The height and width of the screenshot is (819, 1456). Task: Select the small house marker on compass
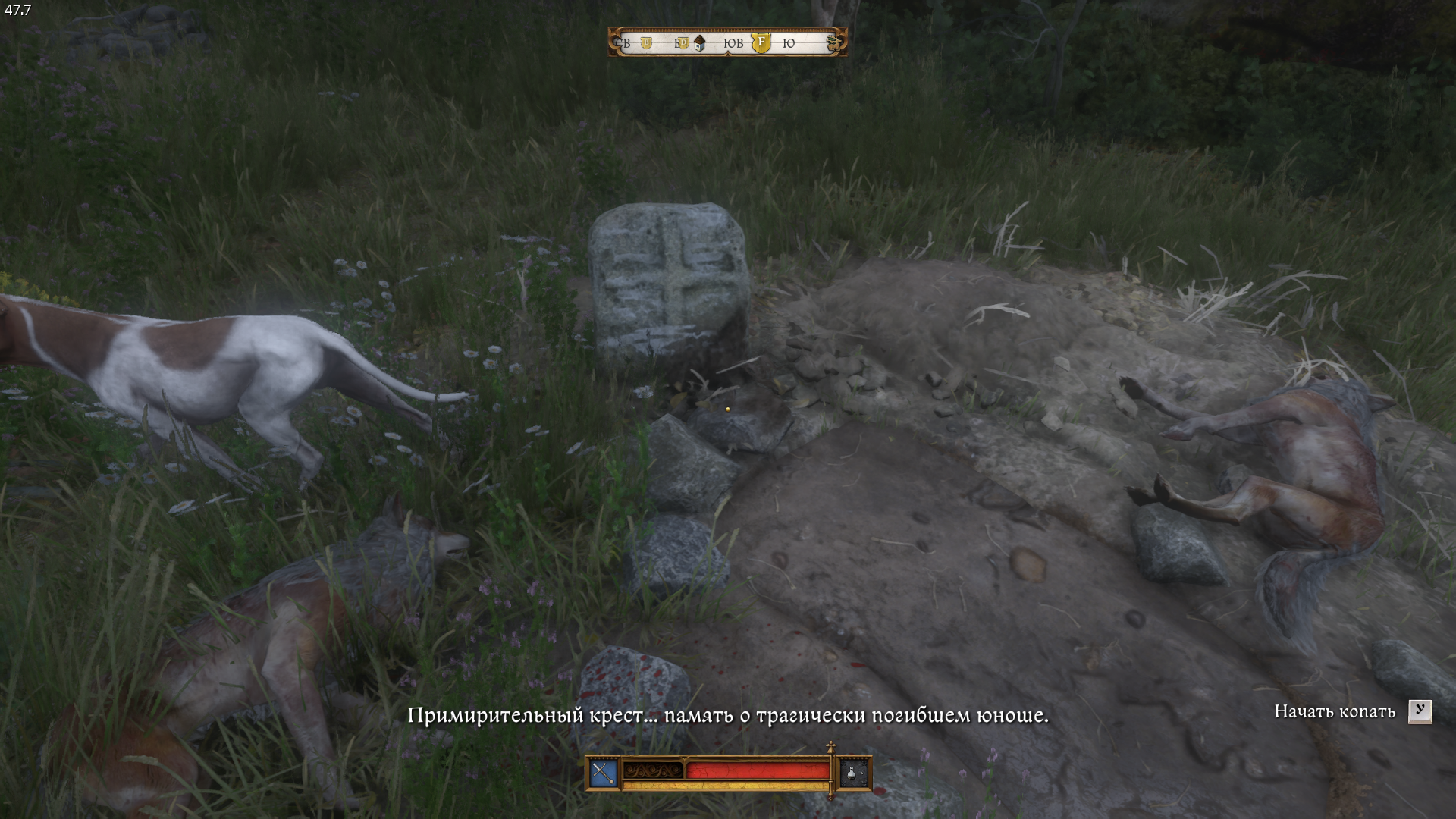point(700,43)
